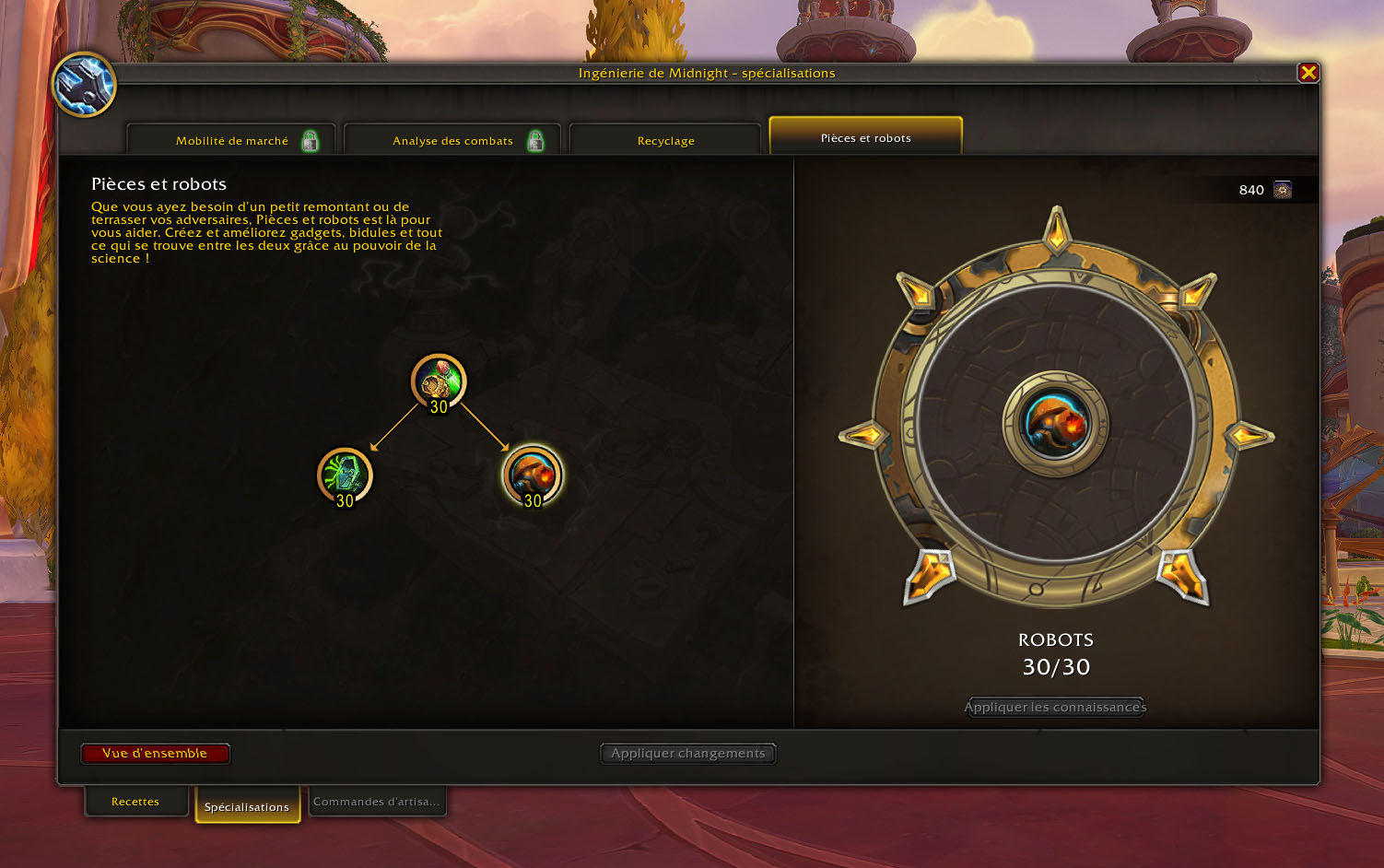Open the Vue d'ensemble overview
The height and width of the screenshot is (868, 1384).
[155, 754]
